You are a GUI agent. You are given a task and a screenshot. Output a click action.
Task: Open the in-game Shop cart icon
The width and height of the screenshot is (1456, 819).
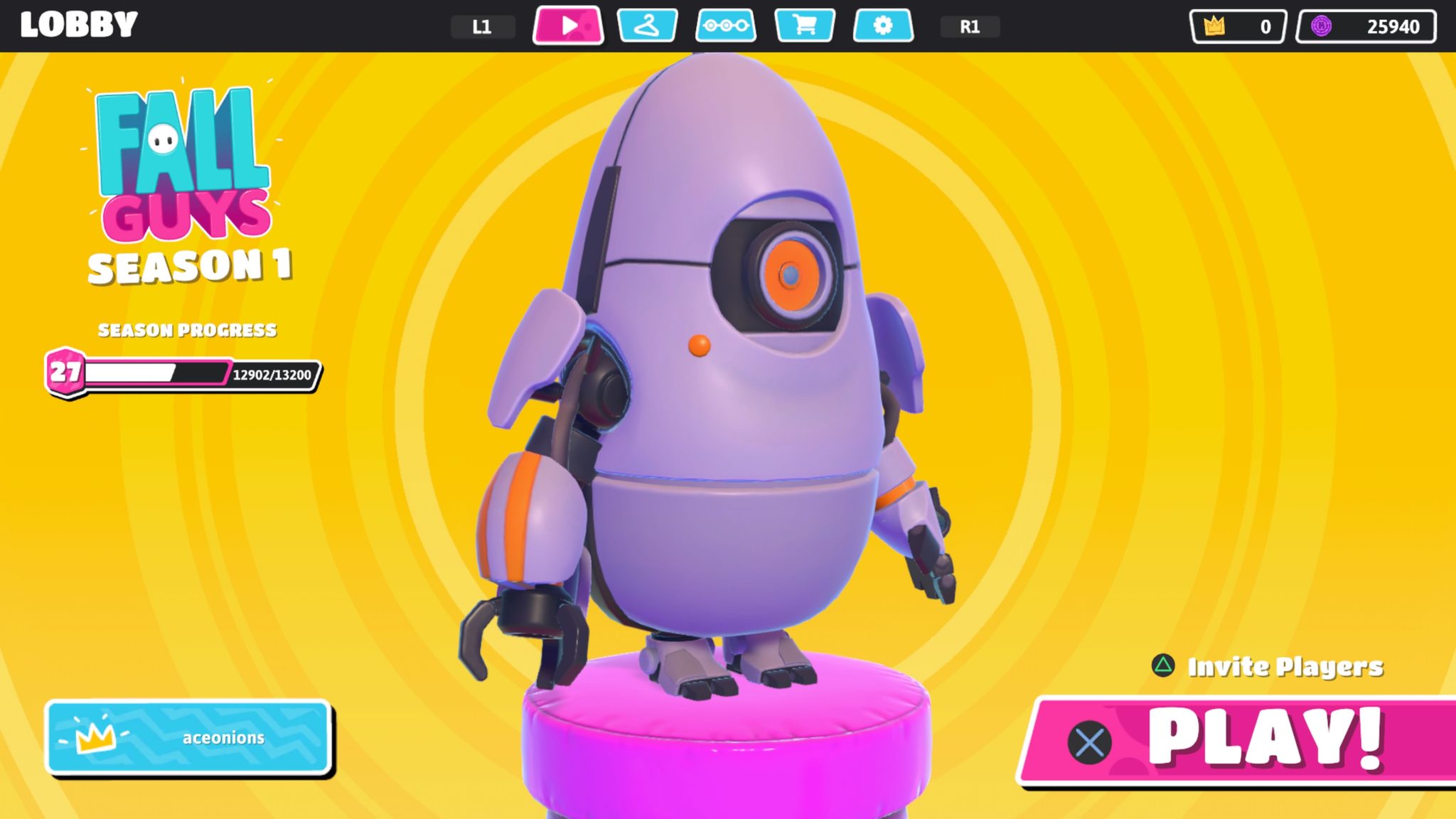tap(805, 26)
